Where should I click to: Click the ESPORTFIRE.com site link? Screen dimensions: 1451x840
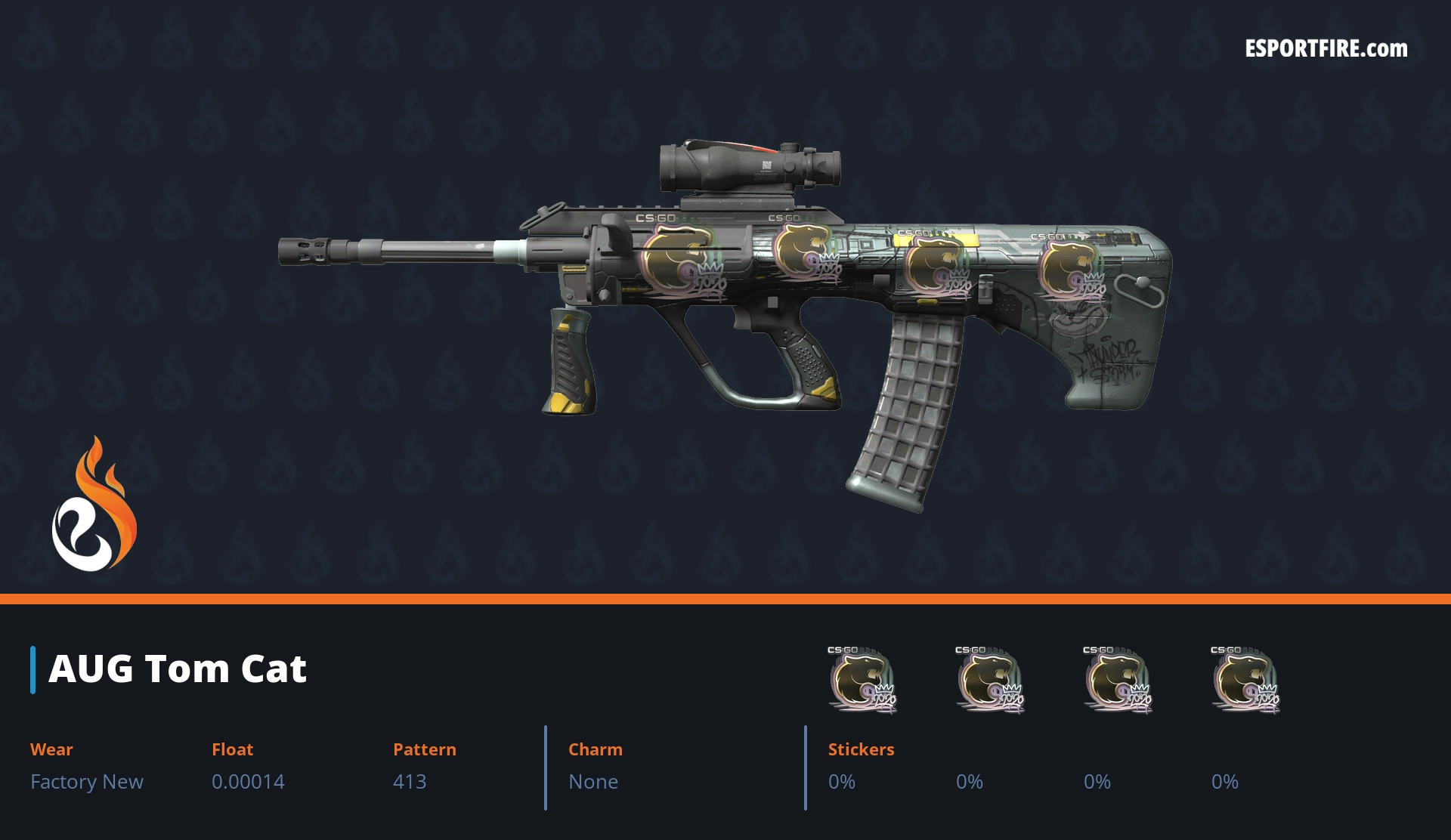(x=1326, y=49)
